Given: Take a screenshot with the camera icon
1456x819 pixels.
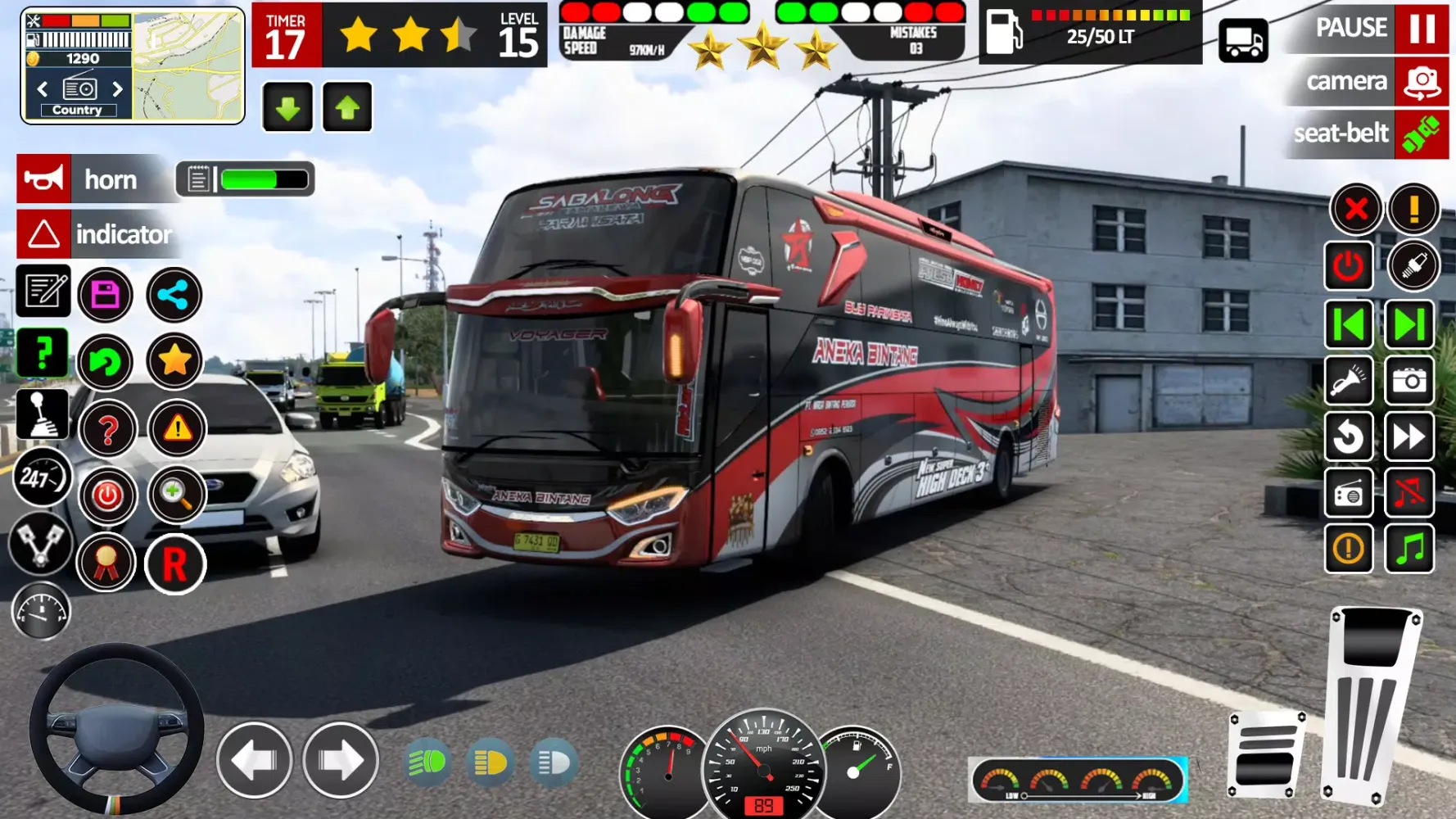Looking at the screenshot, I should [x=1409, y=381].
